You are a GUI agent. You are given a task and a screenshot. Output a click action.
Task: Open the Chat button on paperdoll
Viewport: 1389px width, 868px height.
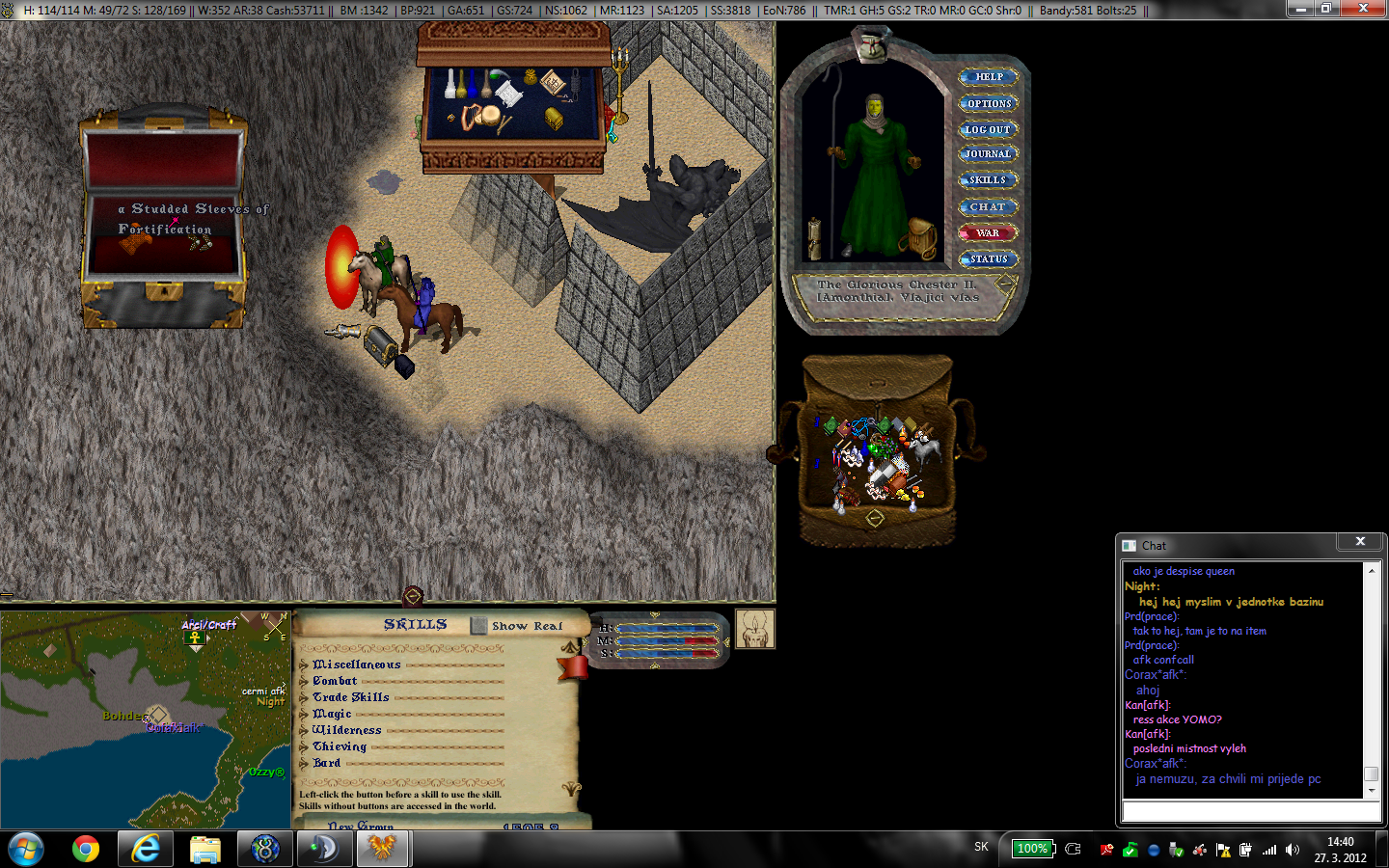pyautogui.click(x=988, y=206)
